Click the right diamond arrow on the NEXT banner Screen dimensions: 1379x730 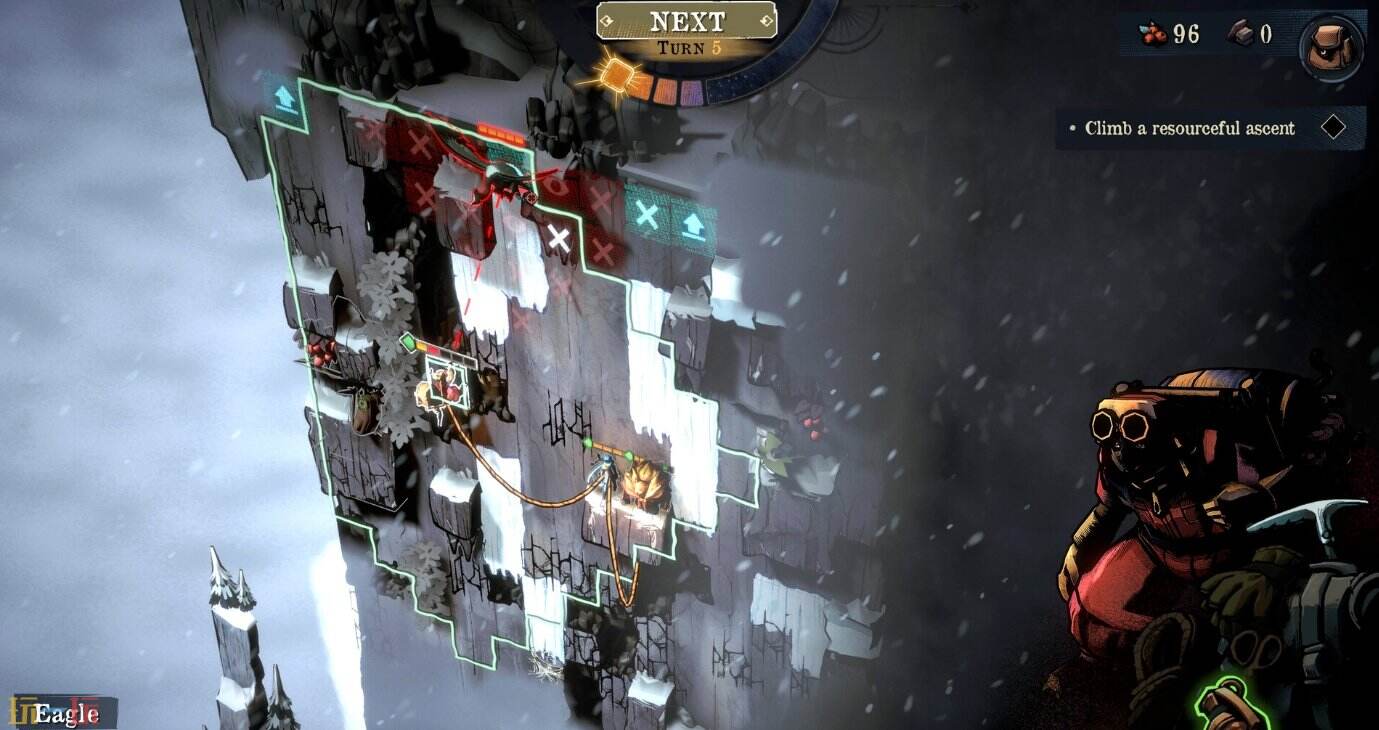pos(766,20)
